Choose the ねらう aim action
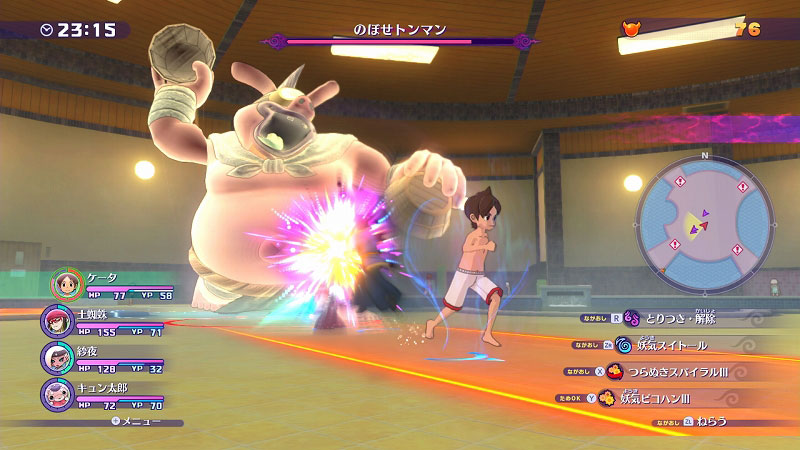Screen dimensions: 800x450 712,423
